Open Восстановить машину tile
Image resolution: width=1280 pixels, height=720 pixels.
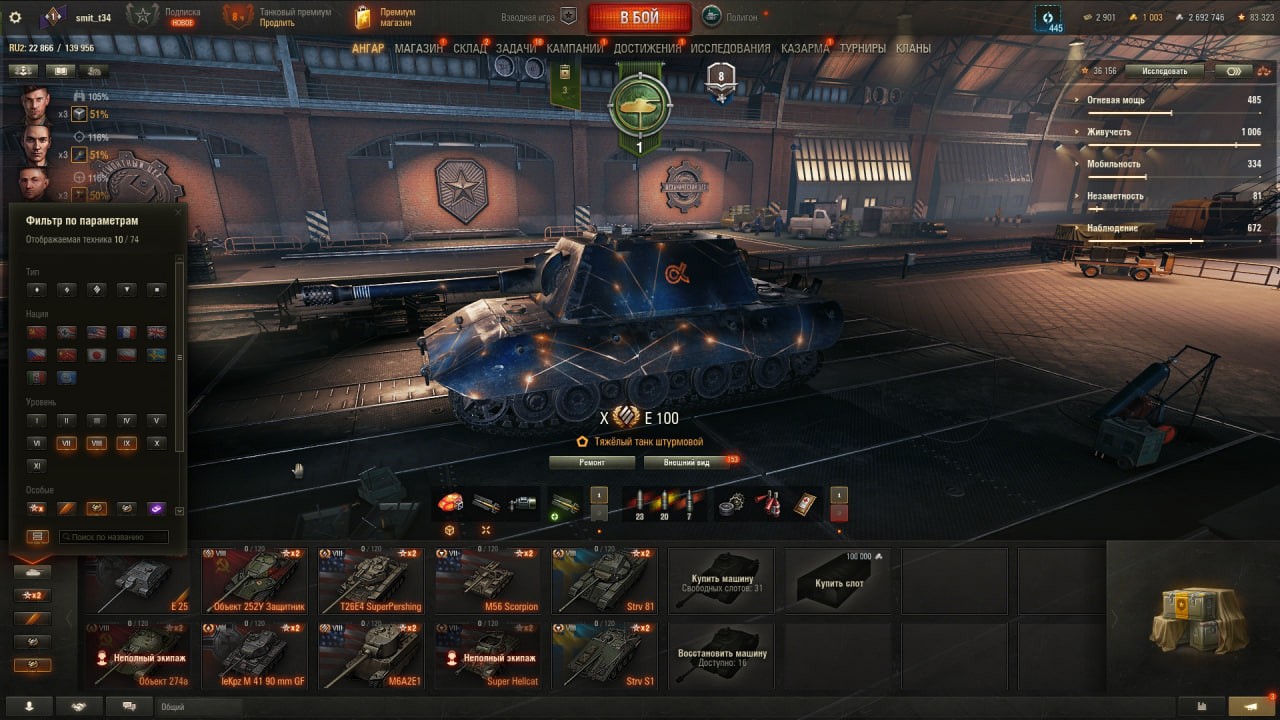point(720,656)
